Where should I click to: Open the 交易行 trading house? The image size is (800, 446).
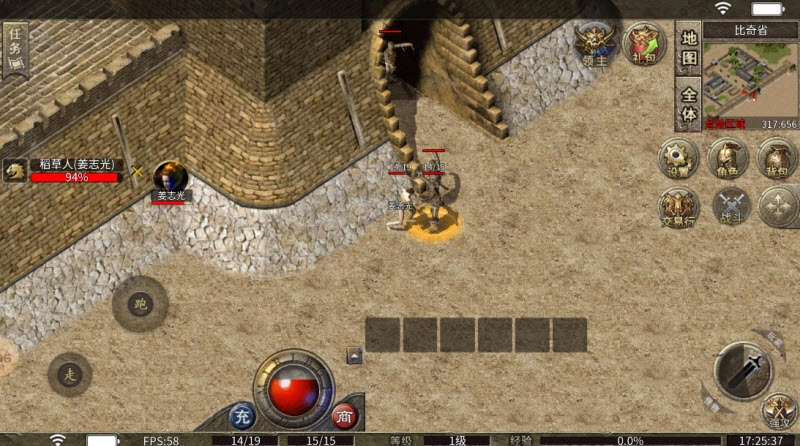click(679, 208)
